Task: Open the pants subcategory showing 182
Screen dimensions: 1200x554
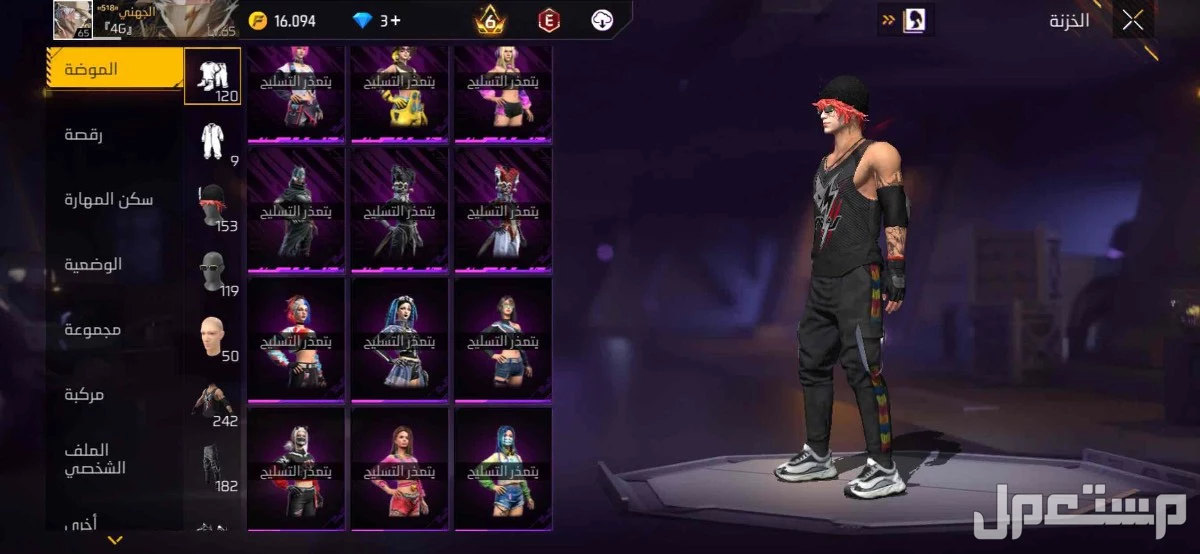Action: click(213, 466)
